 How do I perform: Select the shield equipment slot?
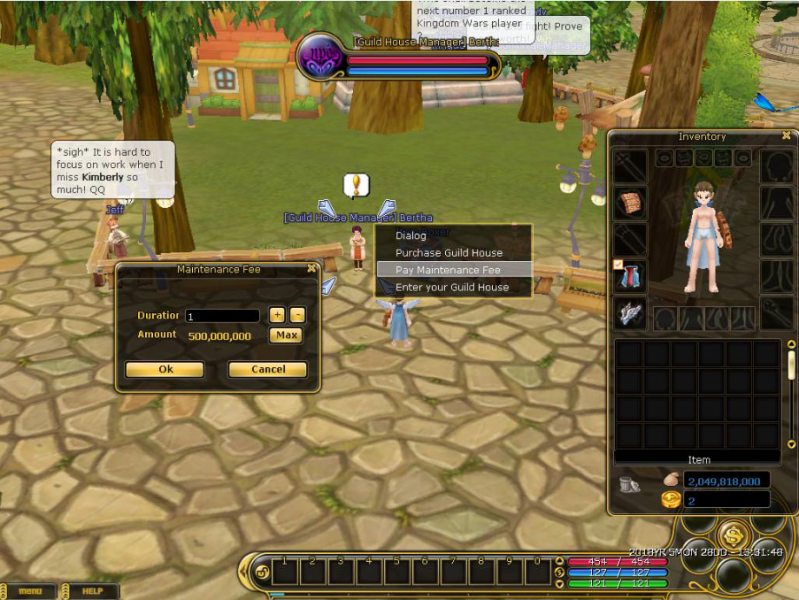(x=629, y=203)
